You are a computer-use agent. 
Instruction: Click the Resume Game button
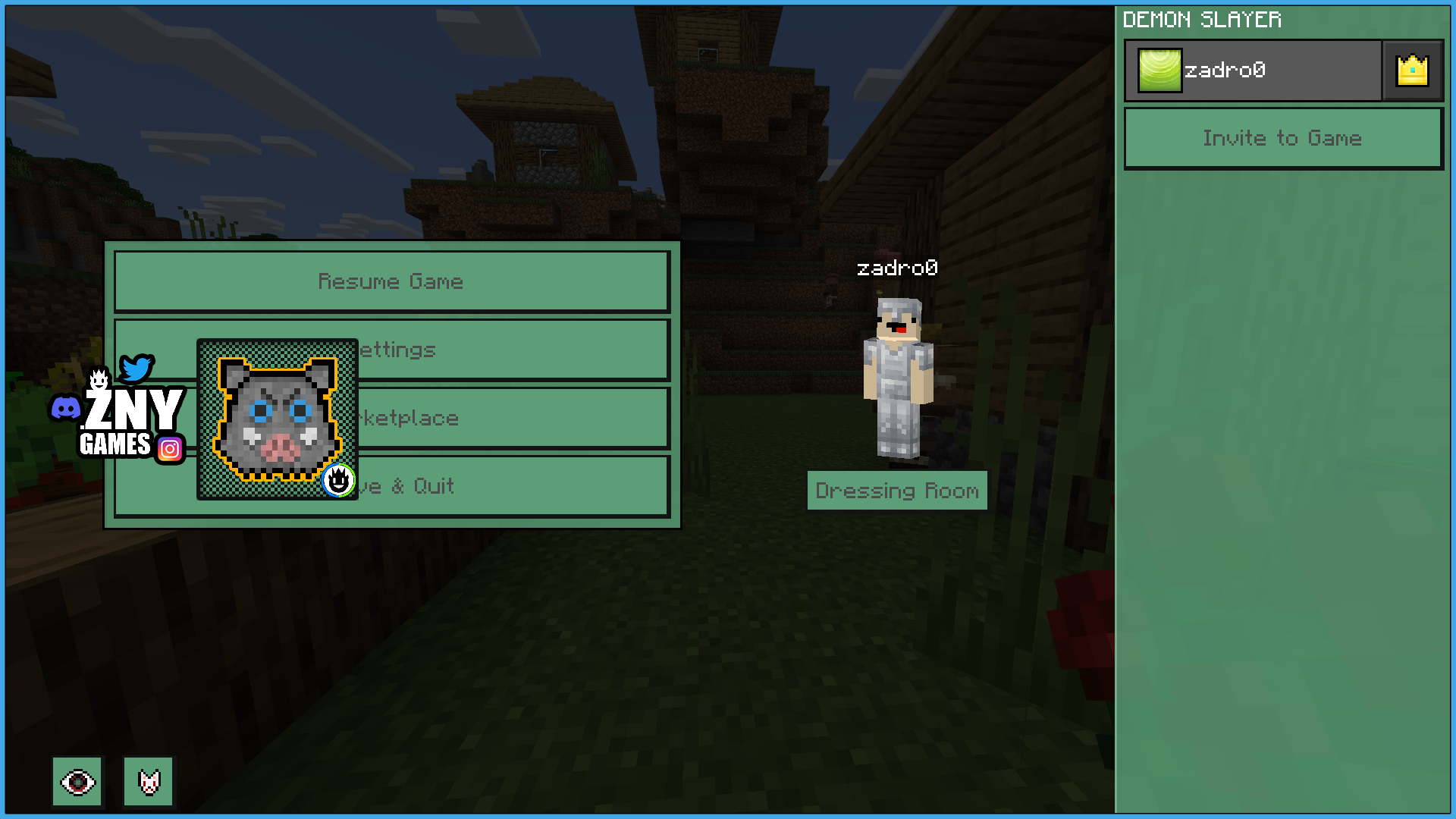(391, 281)
